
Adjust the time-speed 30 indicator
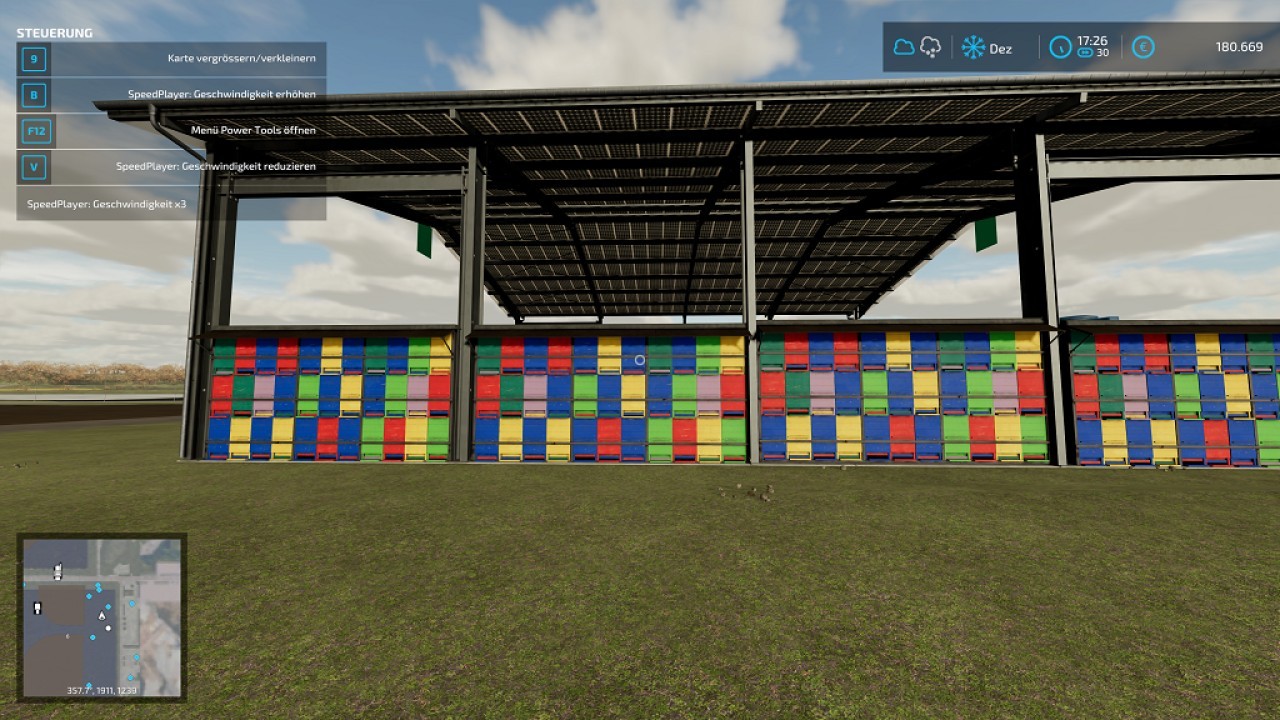pyautogui.click(x=1103, y=52)
